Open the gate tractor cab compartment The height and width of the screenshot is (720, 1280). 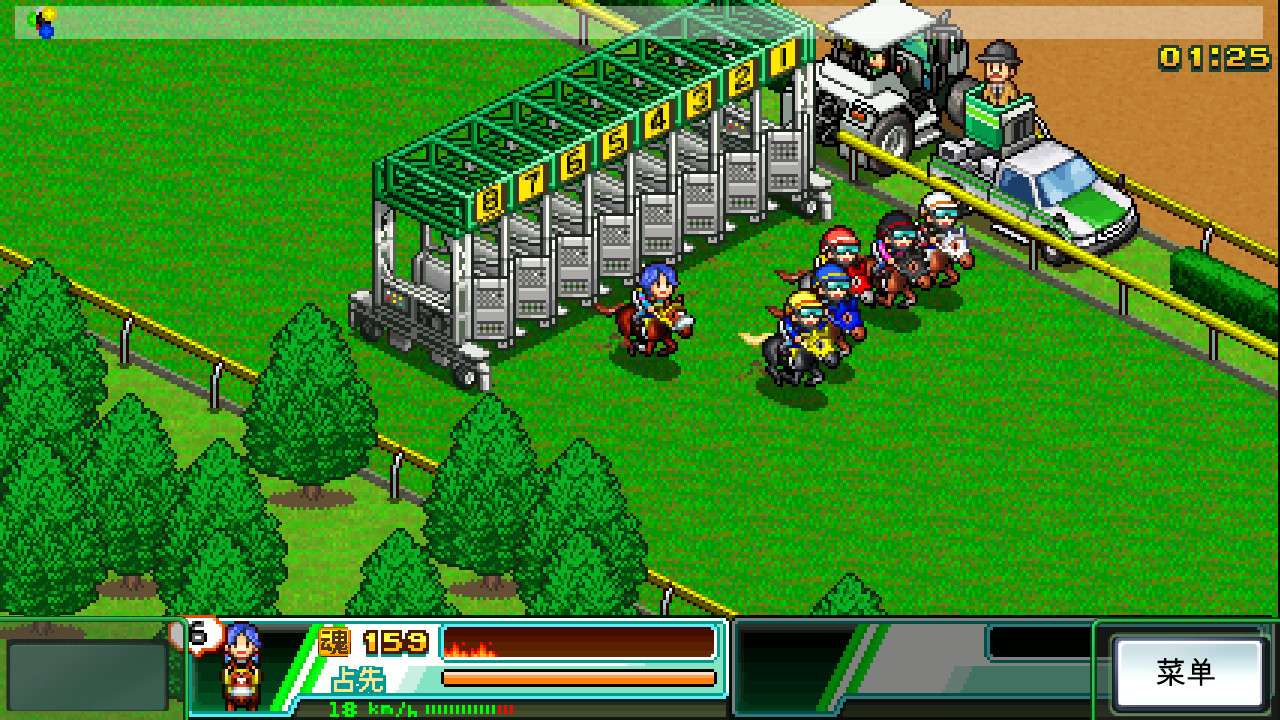(x=875, y=60)
